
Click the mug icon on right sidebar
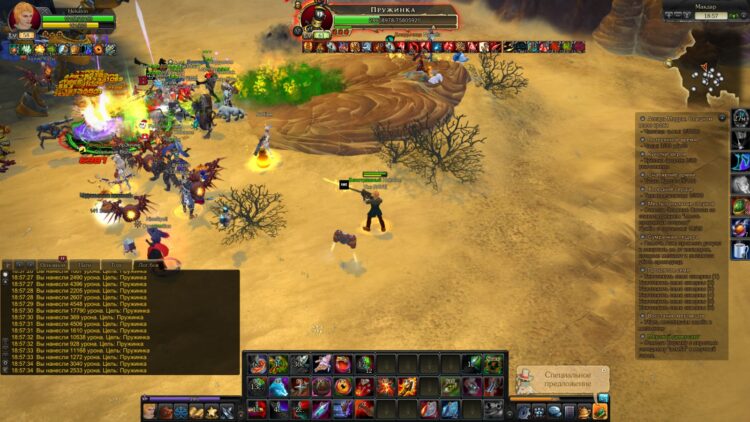tap(740, 251)
